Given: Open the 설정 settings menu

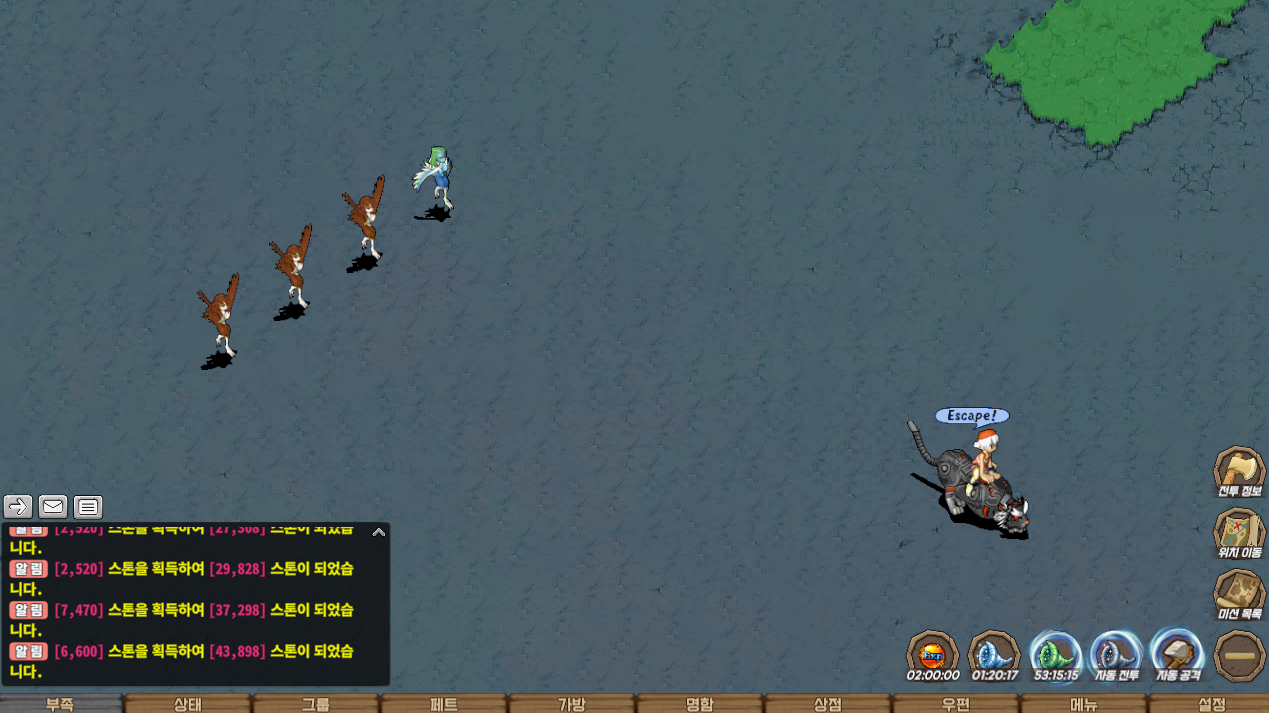Looking at the screenshot, I should coord(1211,704).
